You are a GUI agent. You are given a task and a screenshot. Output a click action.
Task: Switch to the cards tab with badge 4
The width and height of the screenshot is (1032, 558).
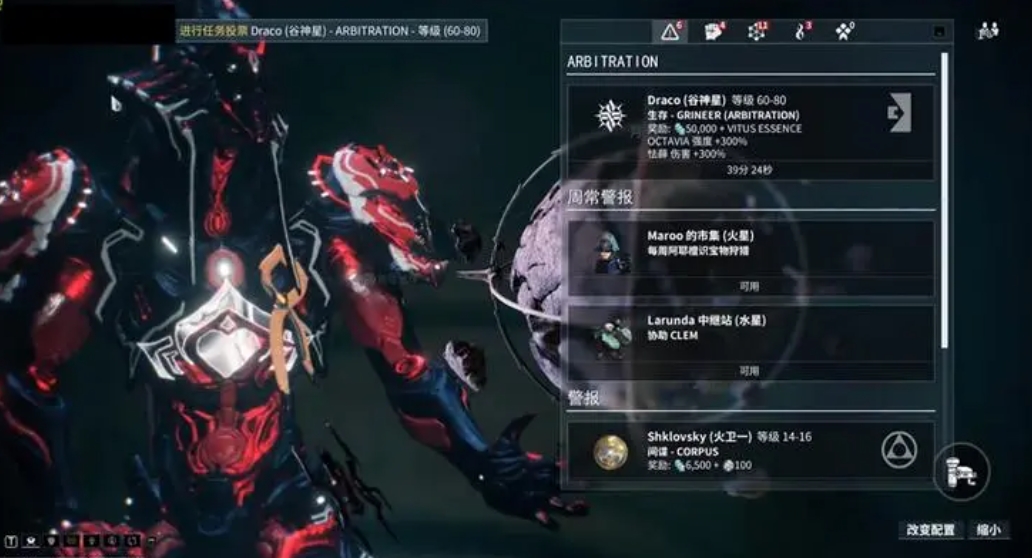[x=714, y=32]
